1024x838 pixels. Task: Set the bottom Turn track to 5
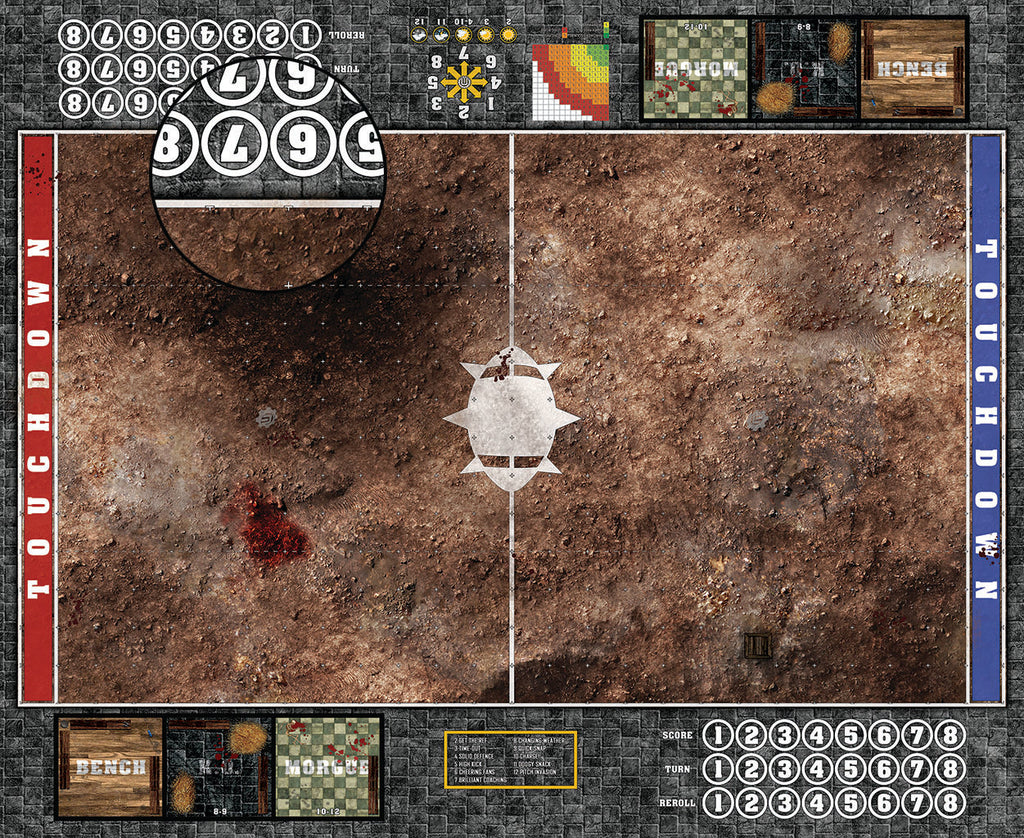click(x=851, y=770)
